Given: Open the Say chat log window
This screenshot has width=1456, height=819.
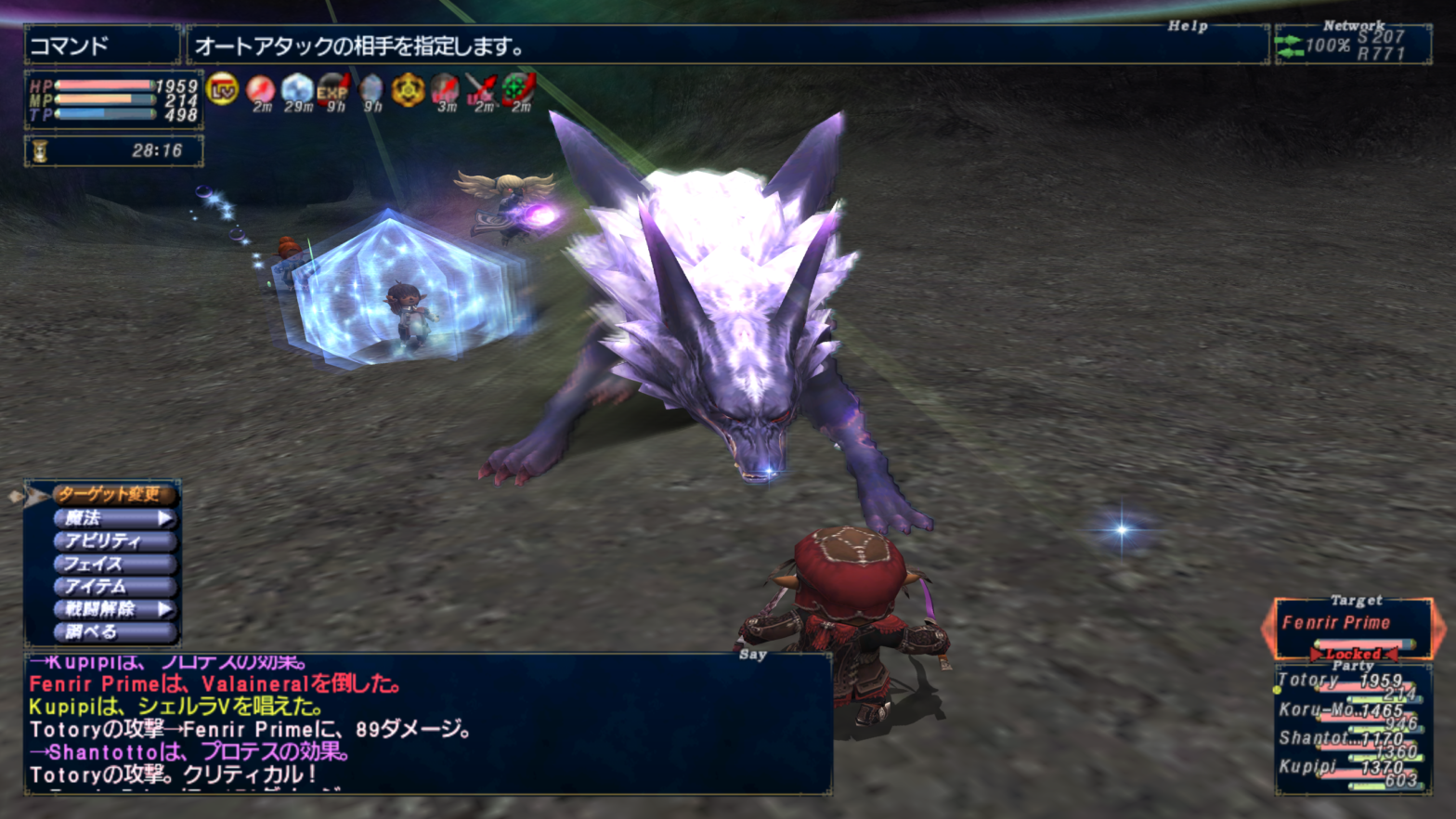Looking at the screenshot, I should pyautogui.click(x=427, y=724).
